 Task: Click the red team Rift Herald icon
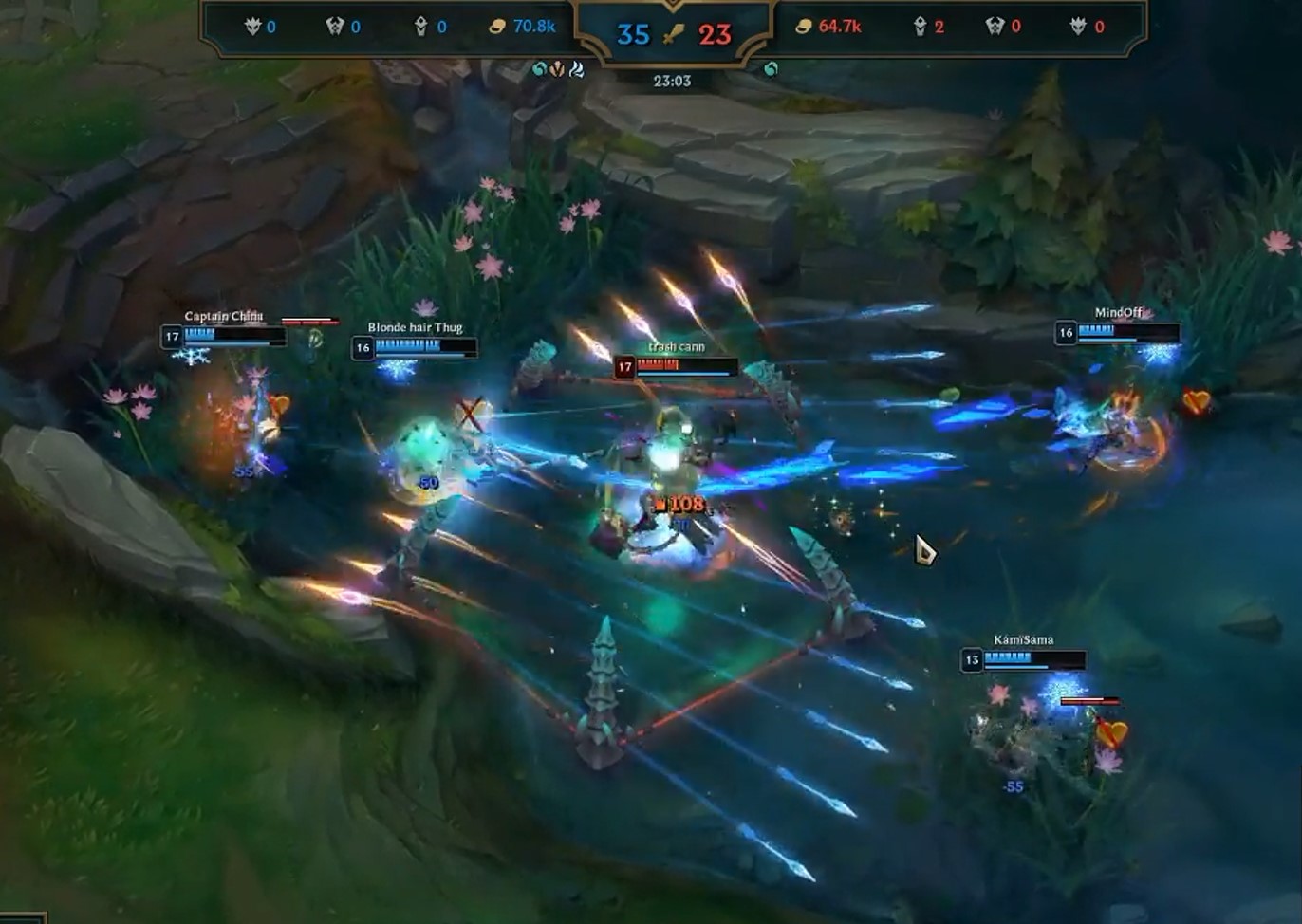996,27
